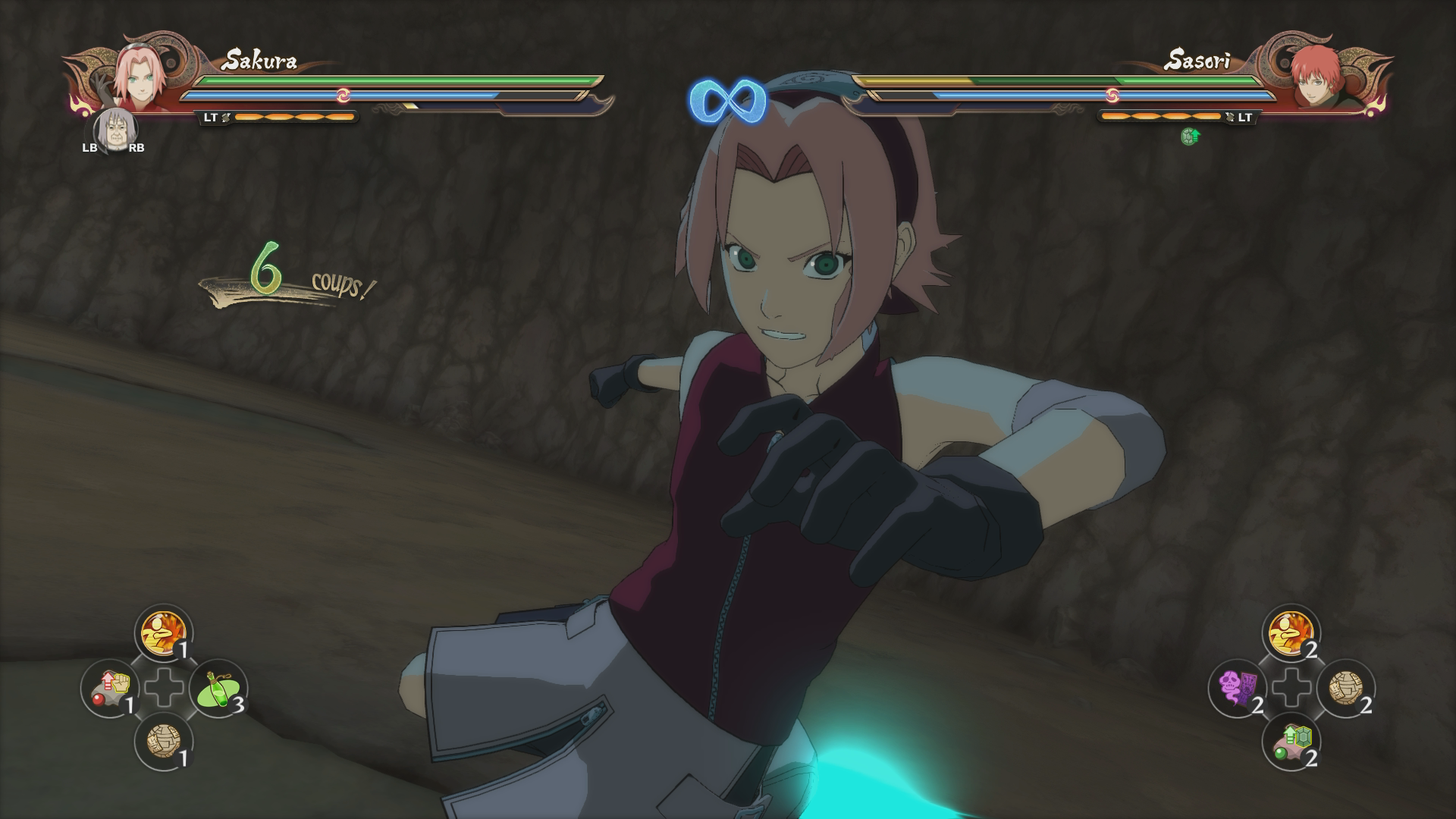Use Sakura's paper bomb ball item
Screen dimensions: 1456x819
click(164, 742)
